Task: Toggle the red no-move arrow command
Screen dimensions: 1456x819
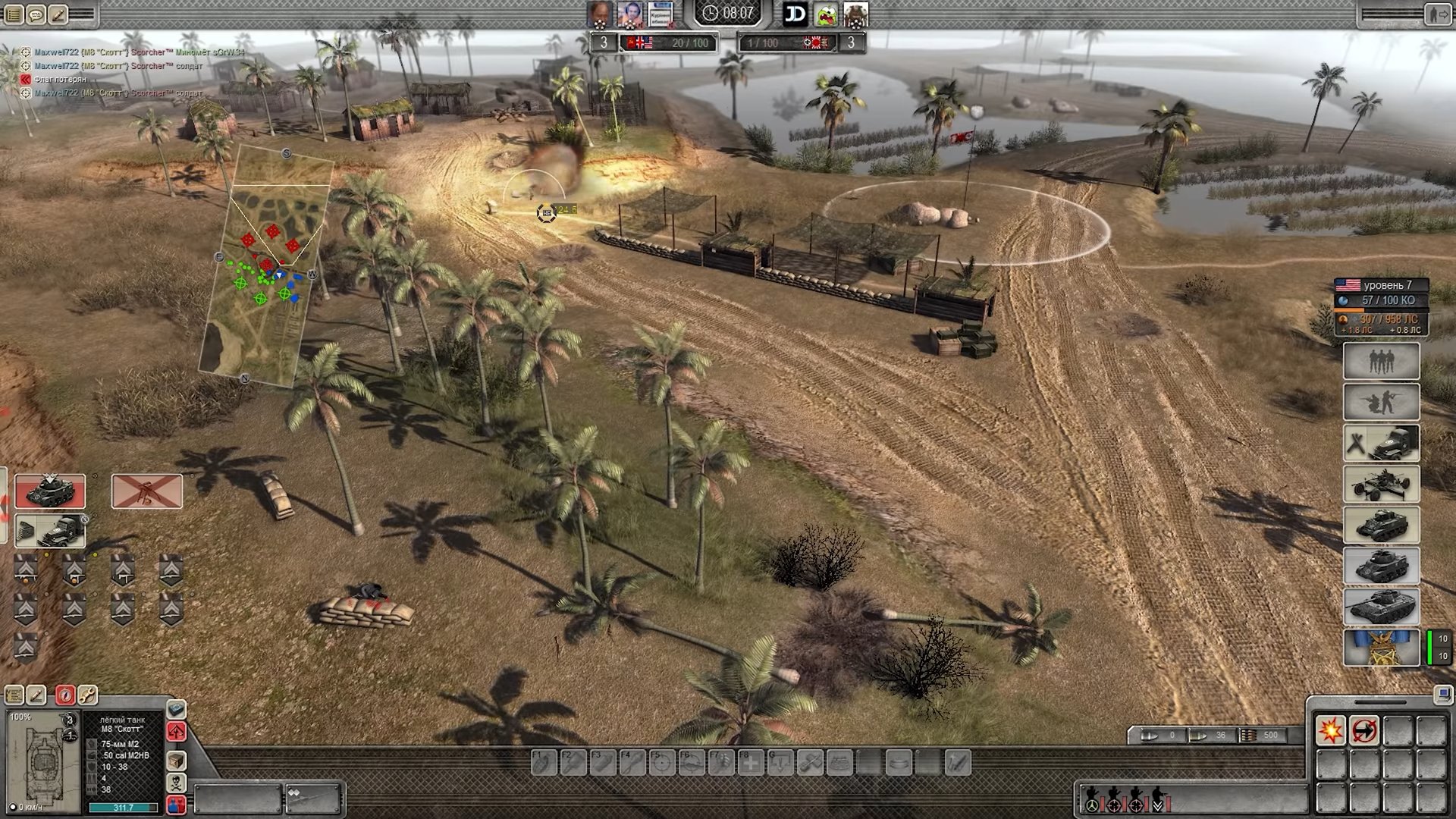Action: (1363, 731)
